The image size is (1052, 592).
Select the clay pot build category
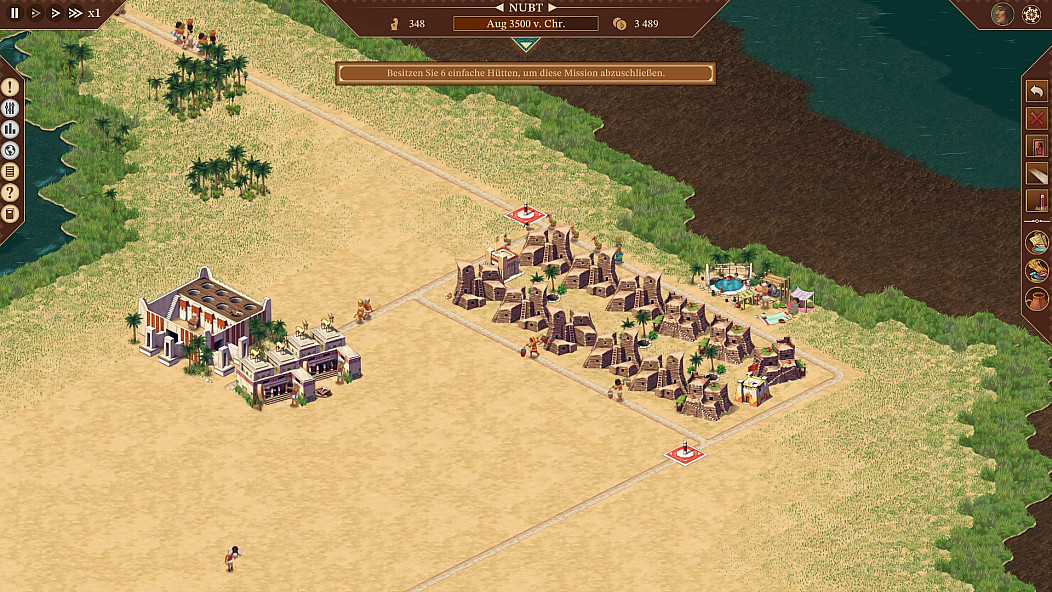point(1037,299)
